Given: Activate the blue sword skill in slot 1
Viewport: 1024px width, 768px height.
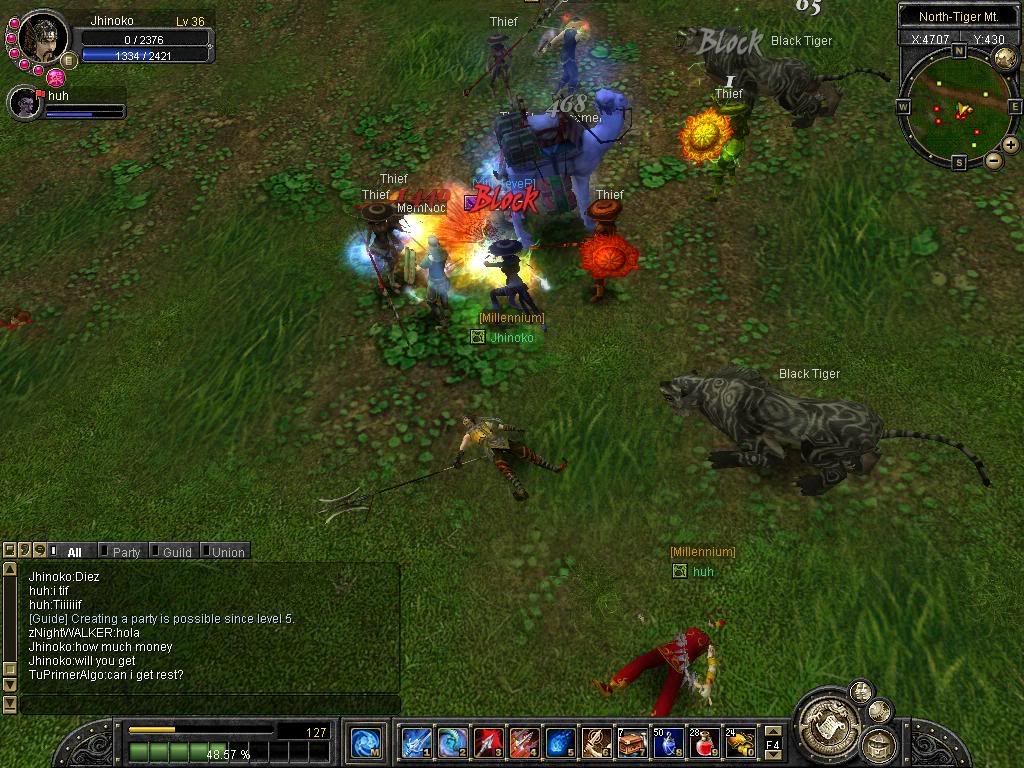Looking at the screenshot, I should (x=416, y=743).
